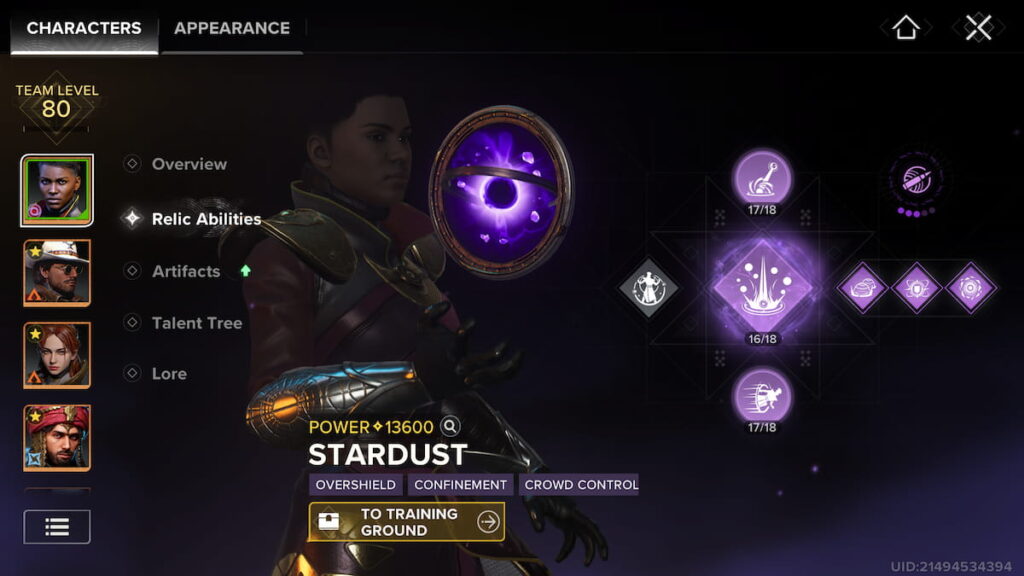
Task: Open the Lore section
Action: click(x=169, y=373)
